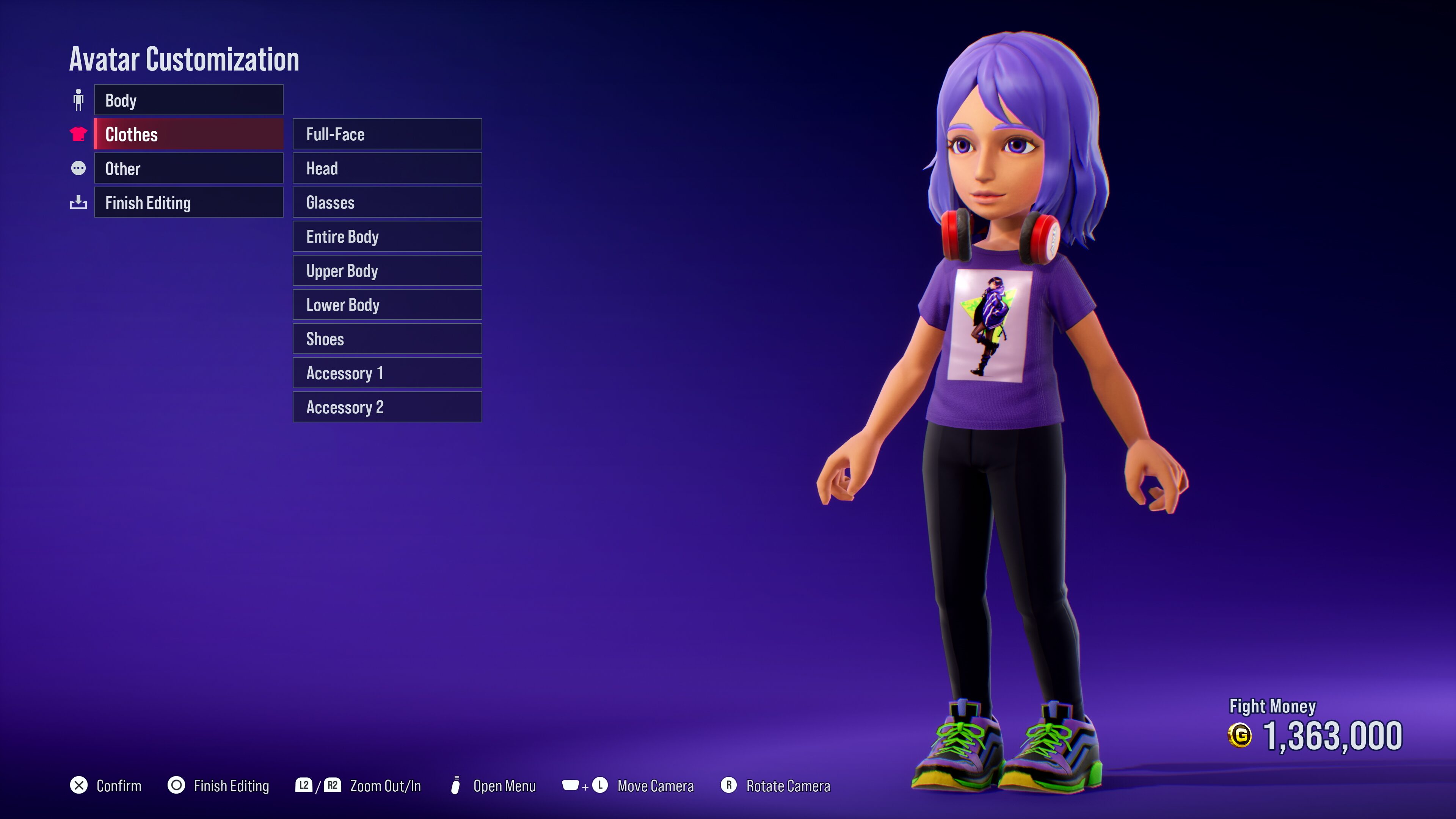Select the Lower Body option

click(x=387, y=304)
